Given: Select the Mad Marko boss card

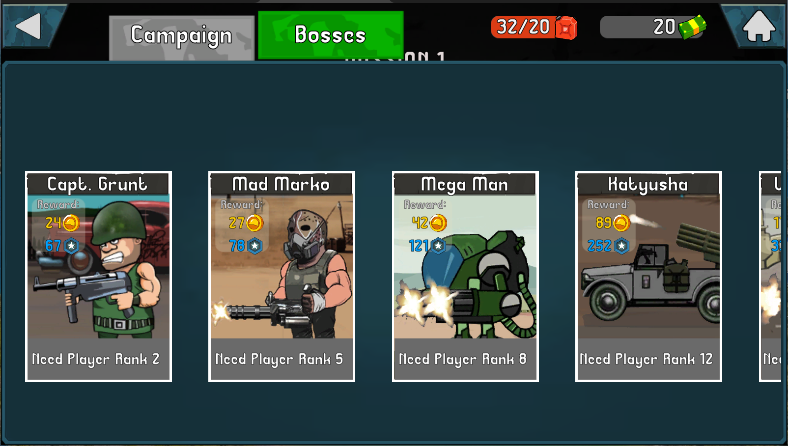Looking at the screenshot, I should point(282,277).
